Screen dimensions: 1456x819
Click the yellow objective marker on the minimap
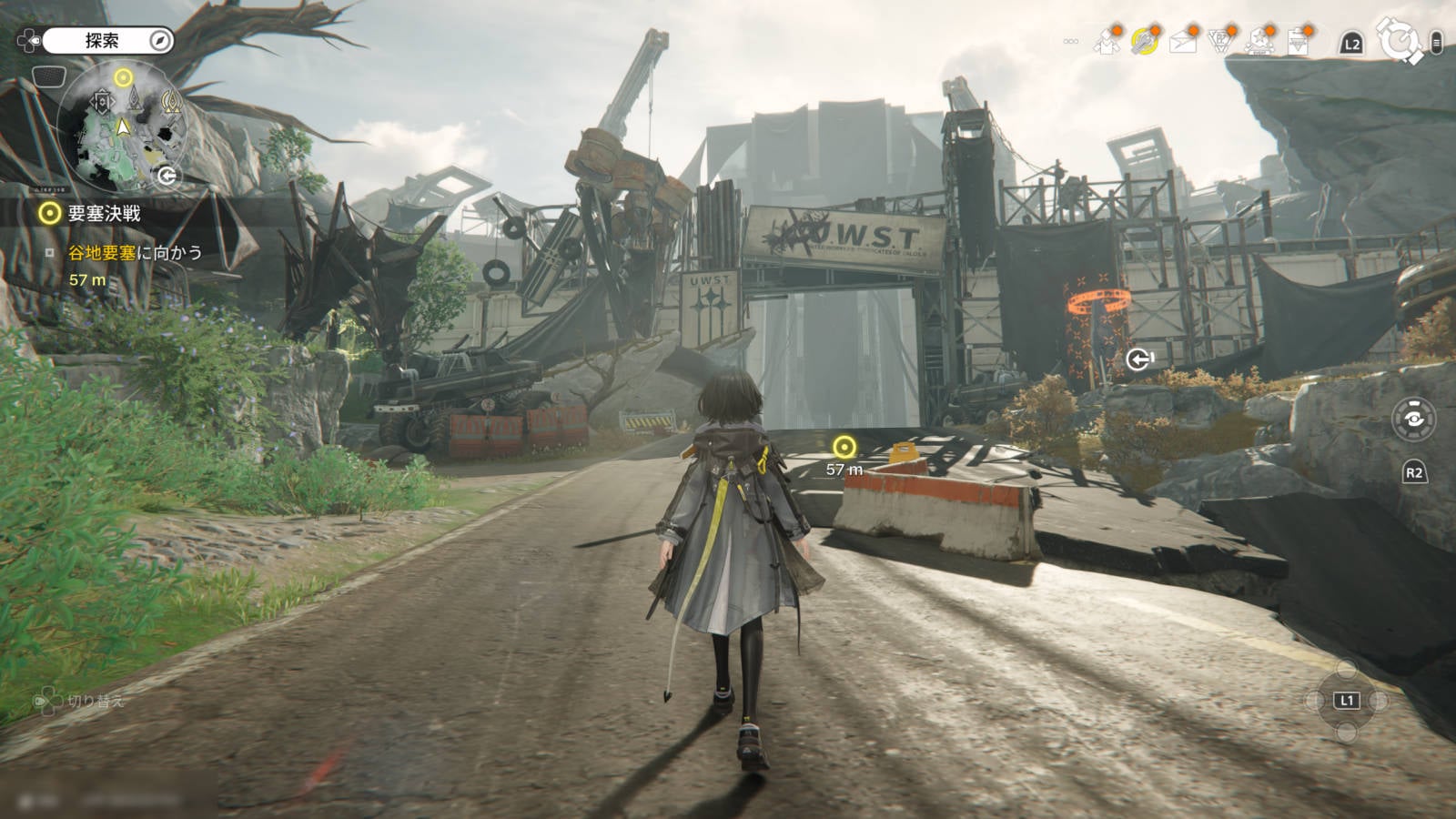coord(124,77)
